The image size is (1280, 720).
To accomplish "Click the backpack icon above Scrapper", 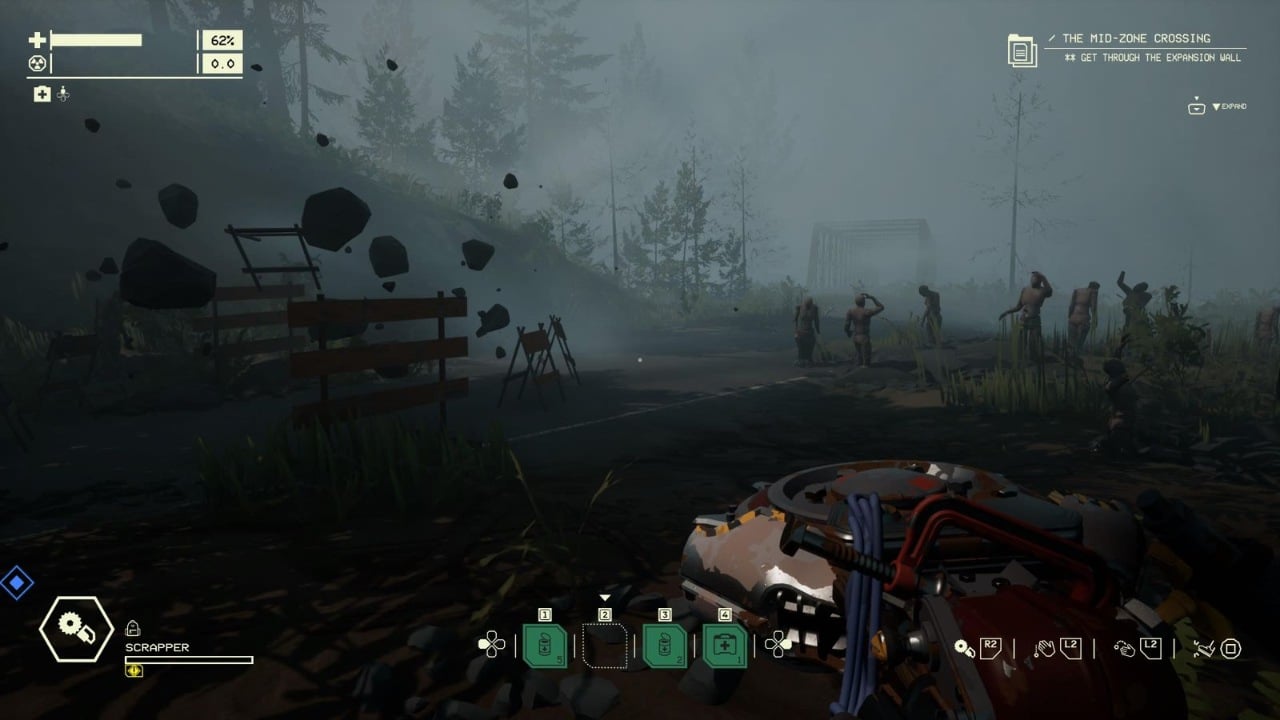I will [132, 628].
